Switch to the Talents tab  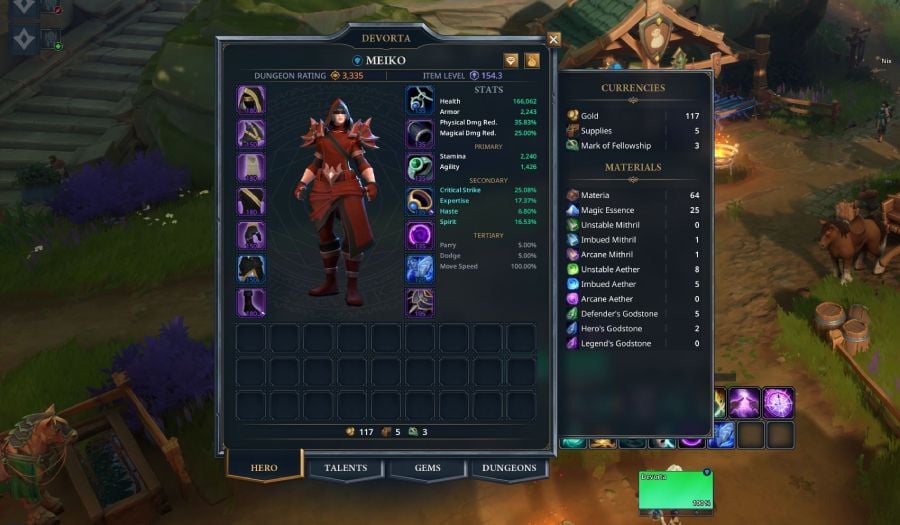(x=346, y=468)
